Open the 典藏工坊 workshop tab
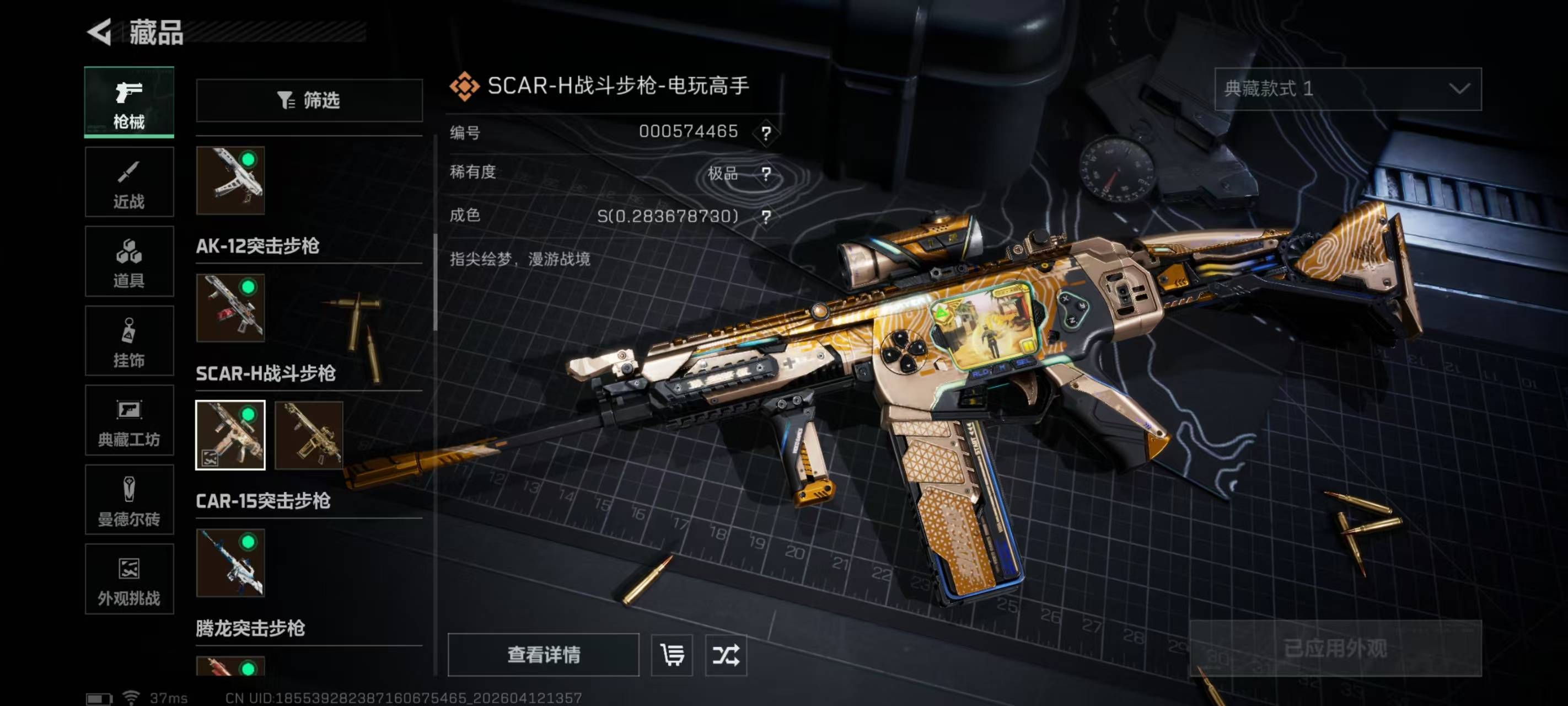Screen dimensions: 1568x706 click(129, 420)
